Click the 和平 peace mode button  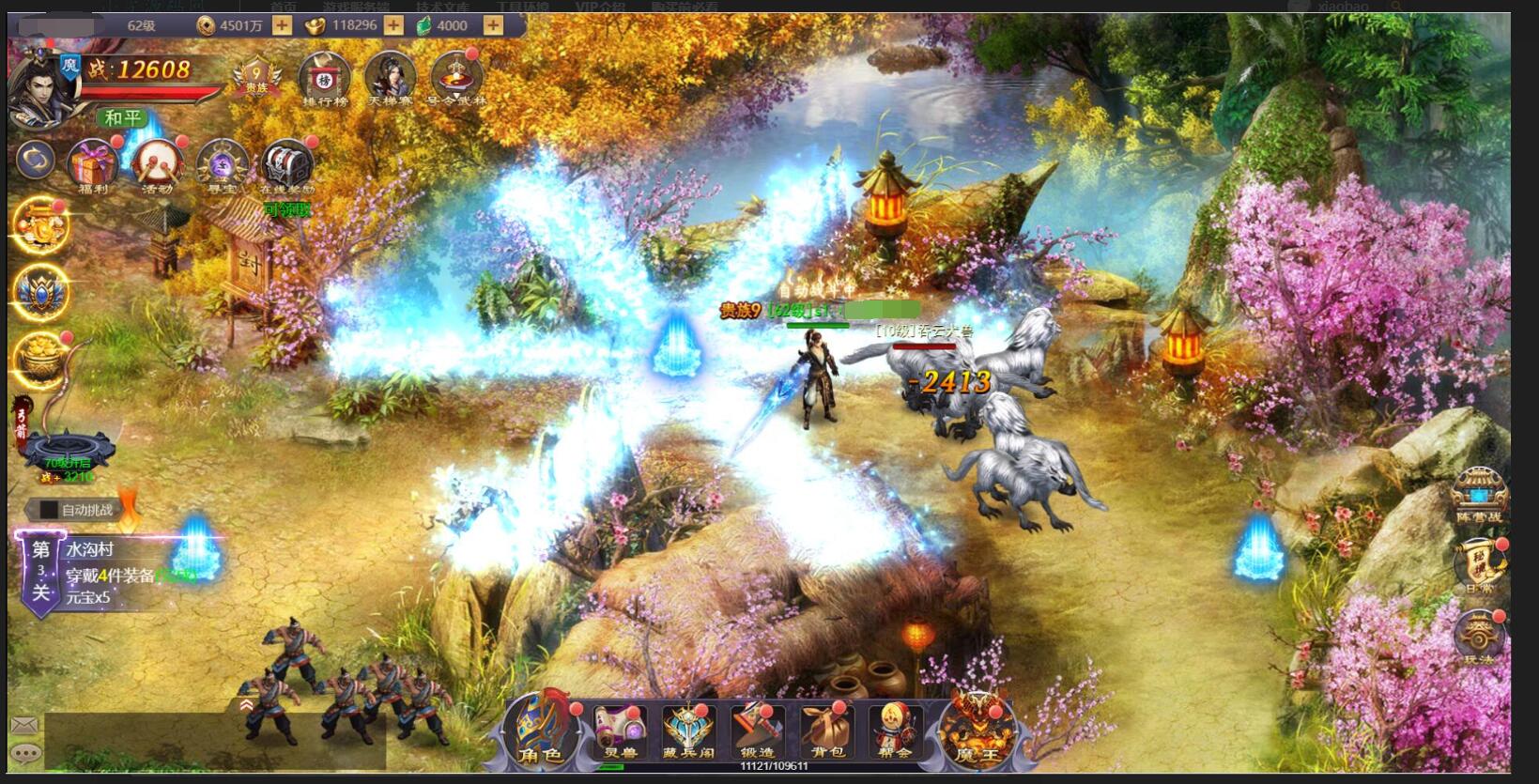(x=123, y=118)
